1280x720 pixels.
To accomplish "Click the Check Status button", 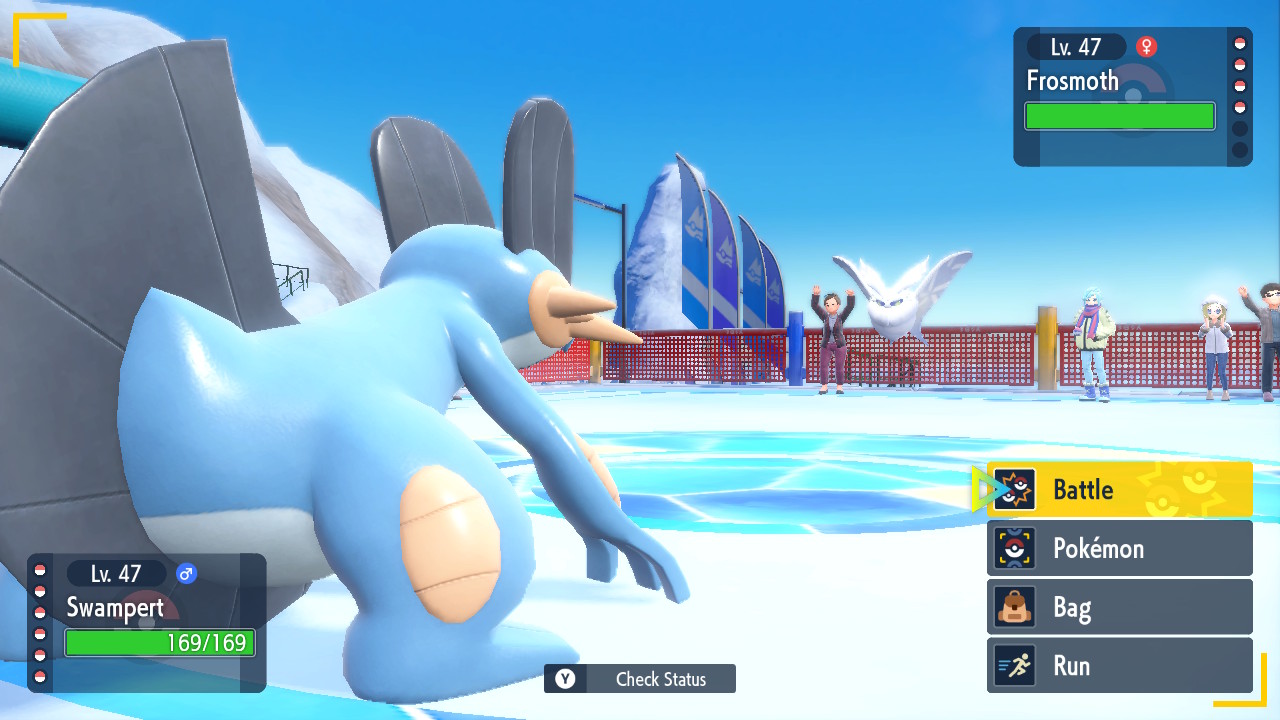I will tap(640, 679).
